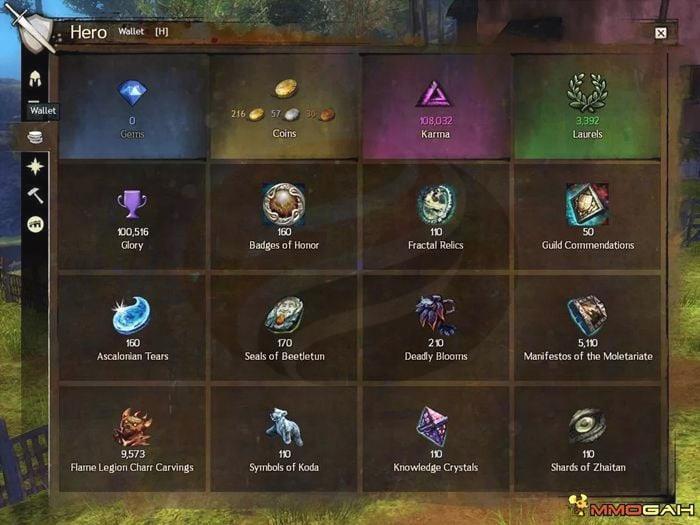Pick the Seals of Beetletun icon
700x525 pixels.
coord(284,315)
